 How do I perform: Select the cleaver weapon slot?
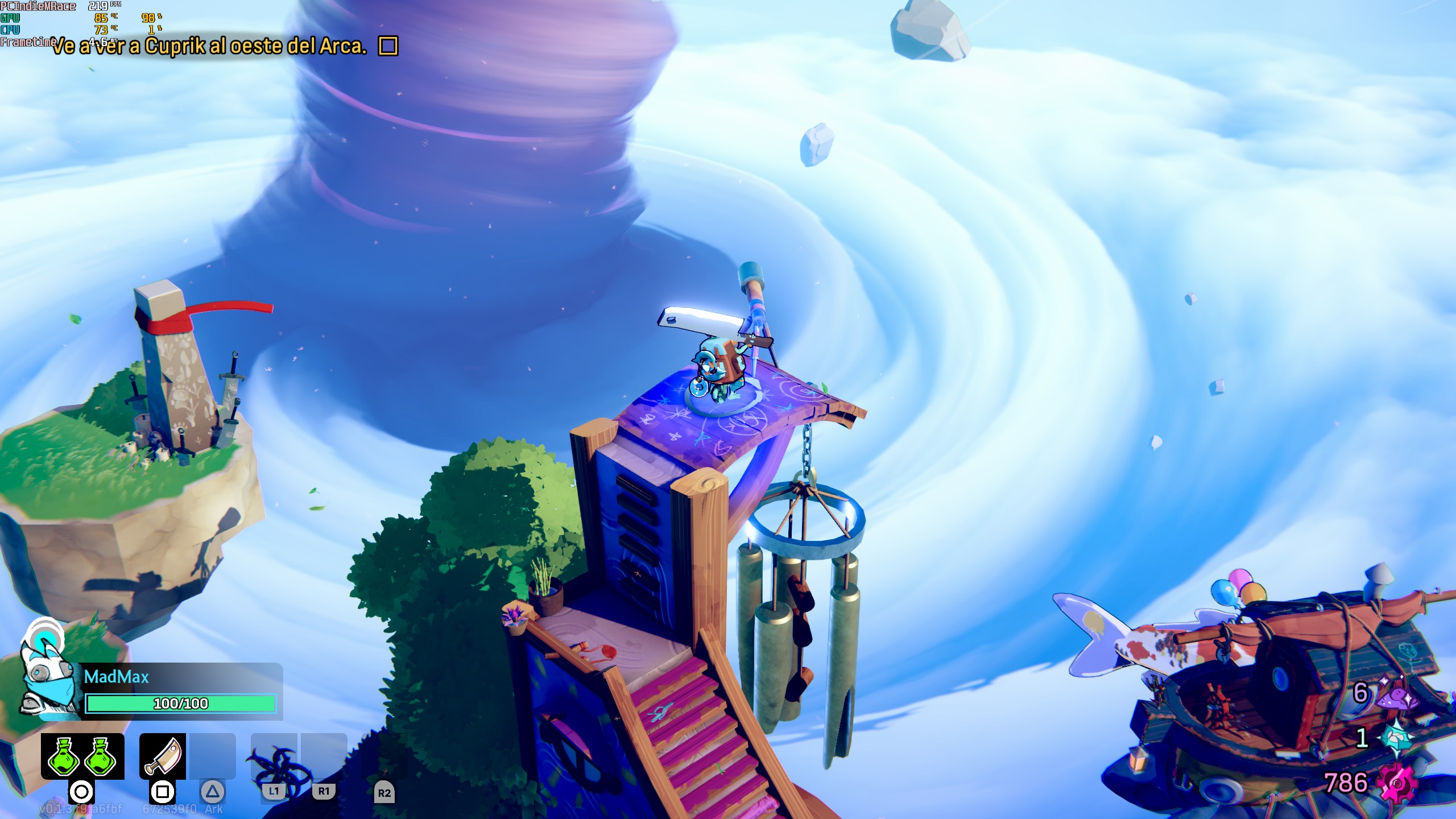point(163,756)
